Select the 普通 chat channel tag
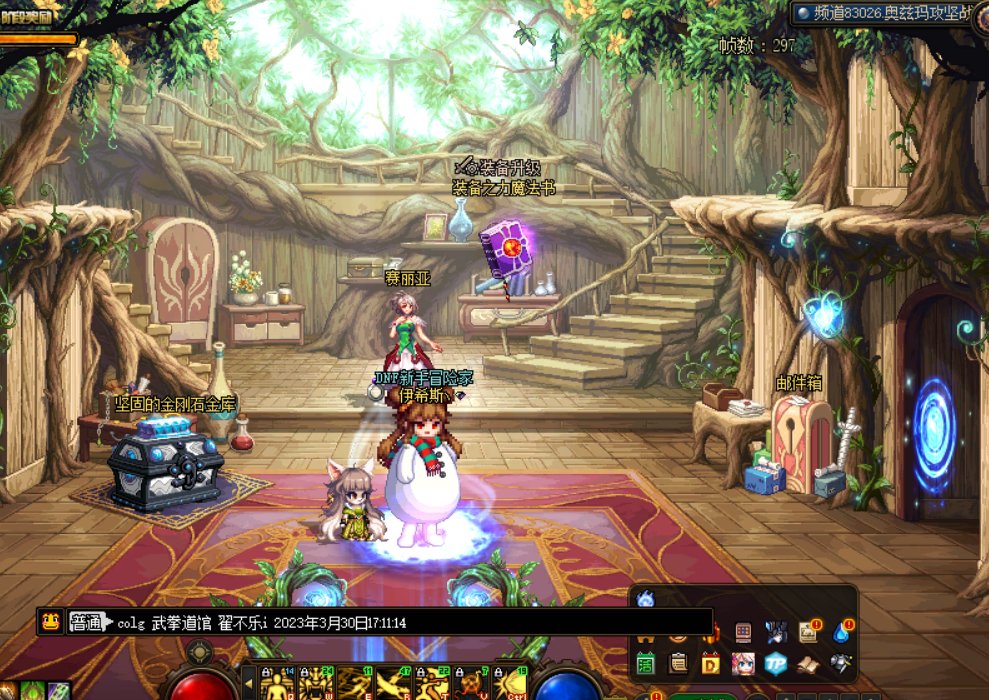The width and height of the screenshot is (989, 700). point(85,622)
